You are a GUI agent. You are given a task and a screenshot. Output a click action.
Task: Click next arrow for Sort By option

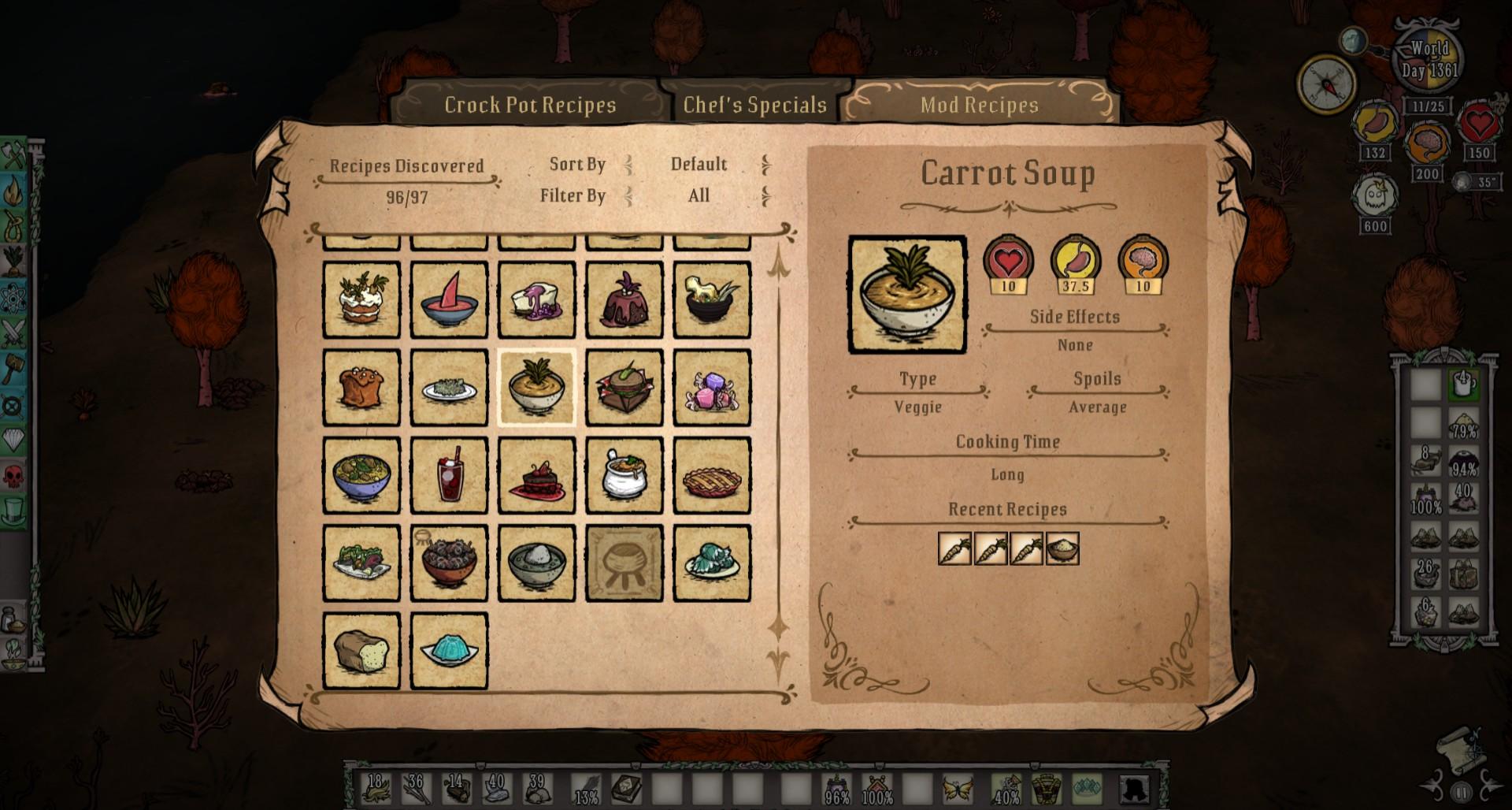click(x=765, y=165)
